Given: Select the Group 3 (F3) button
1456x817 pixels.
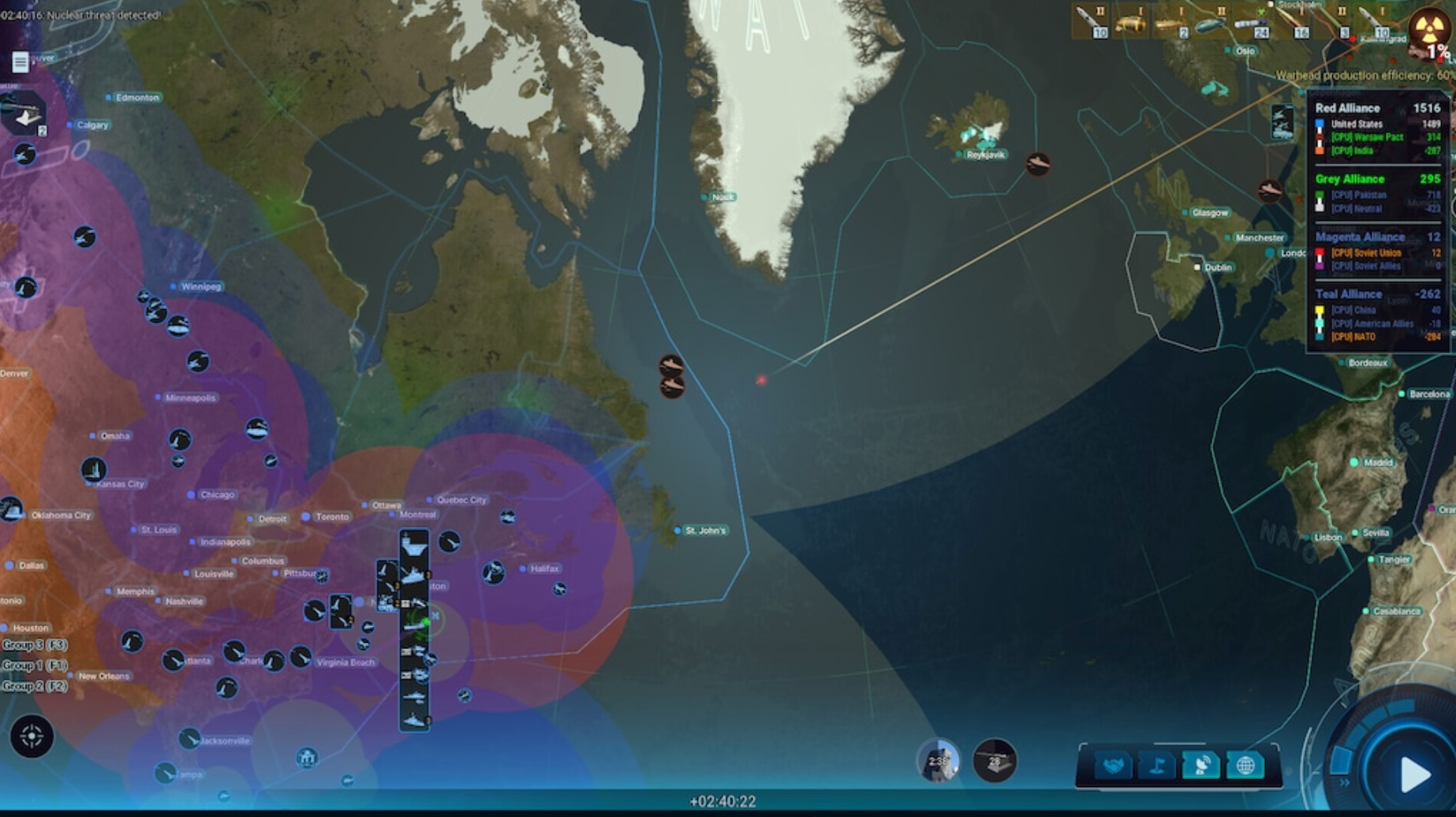Looking at the screenshot, I should pyautogui.click(x=35, y=644).
